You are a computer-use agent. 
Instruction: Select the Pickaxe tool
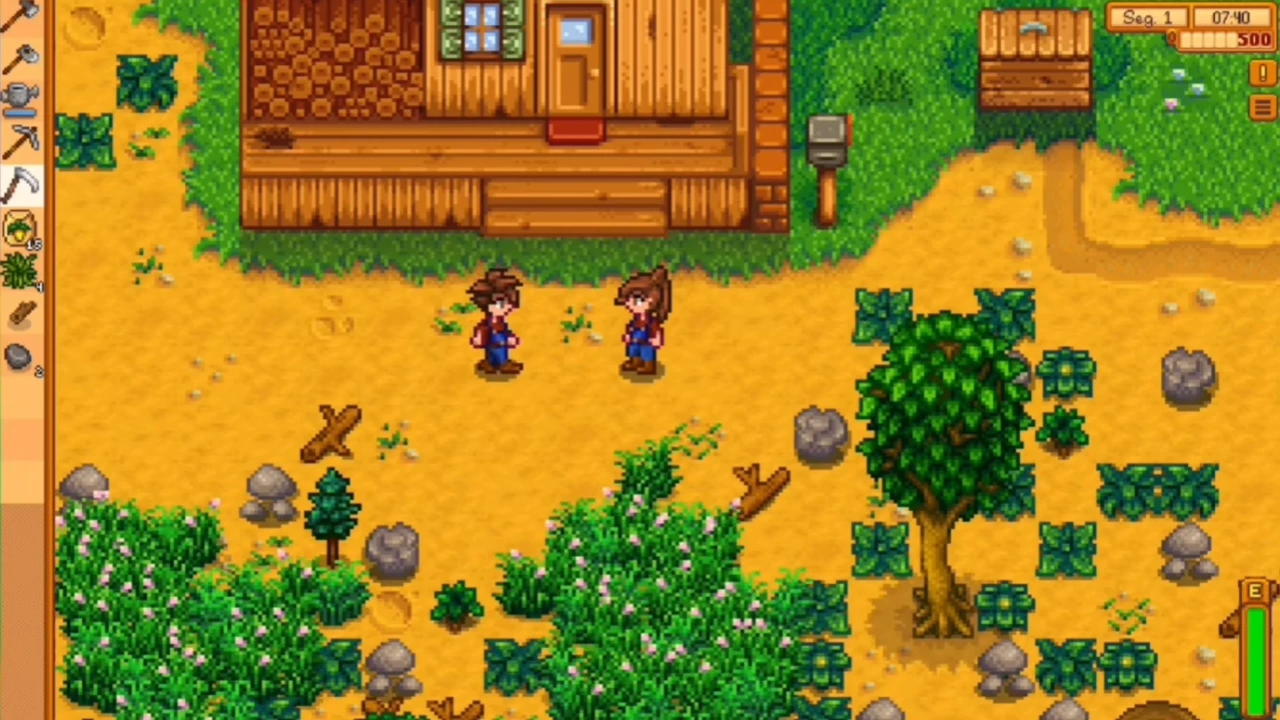pyautogui.click(x=22, y=140)
